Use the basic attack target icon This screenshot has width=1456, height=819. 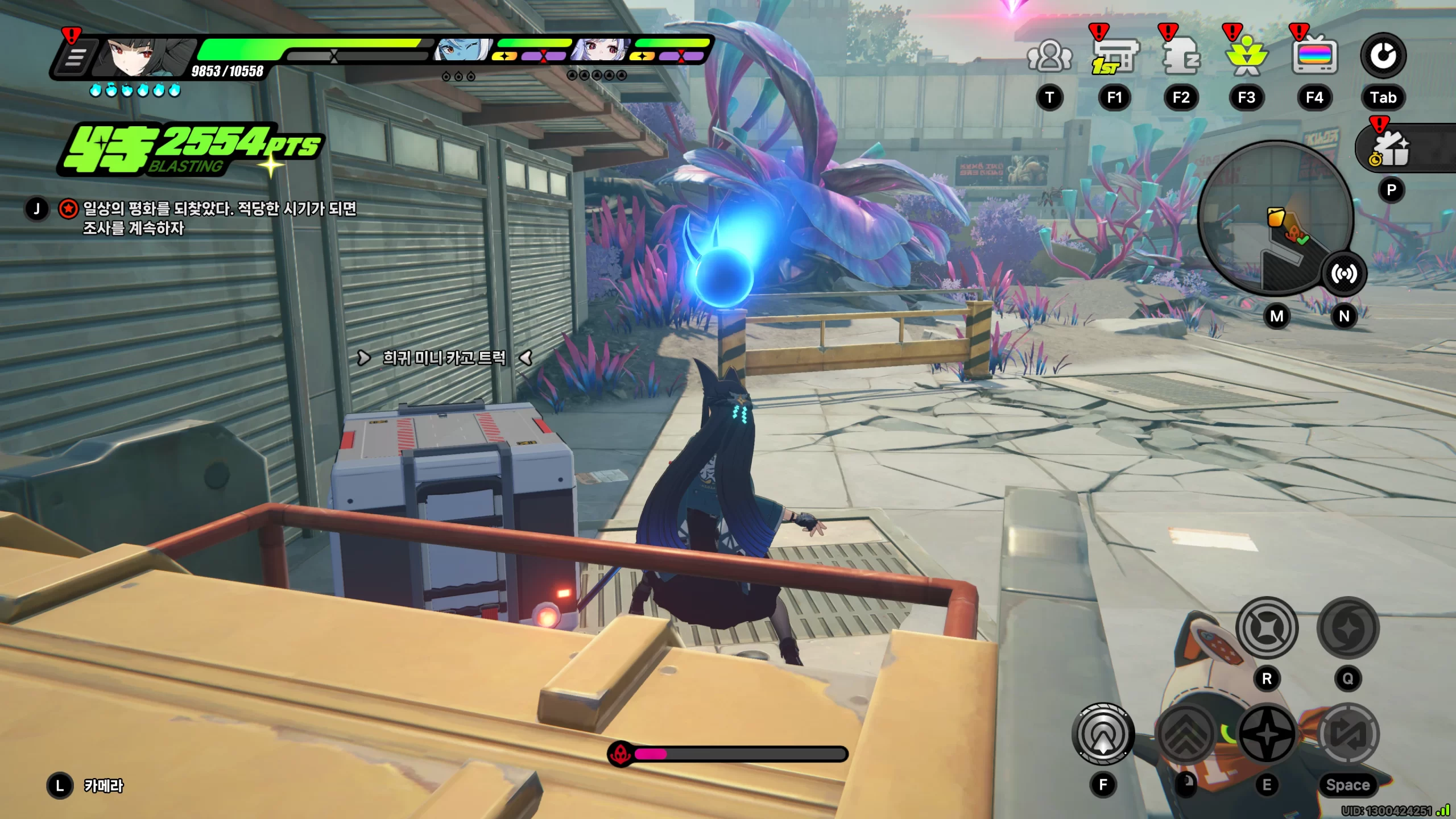1103,734
